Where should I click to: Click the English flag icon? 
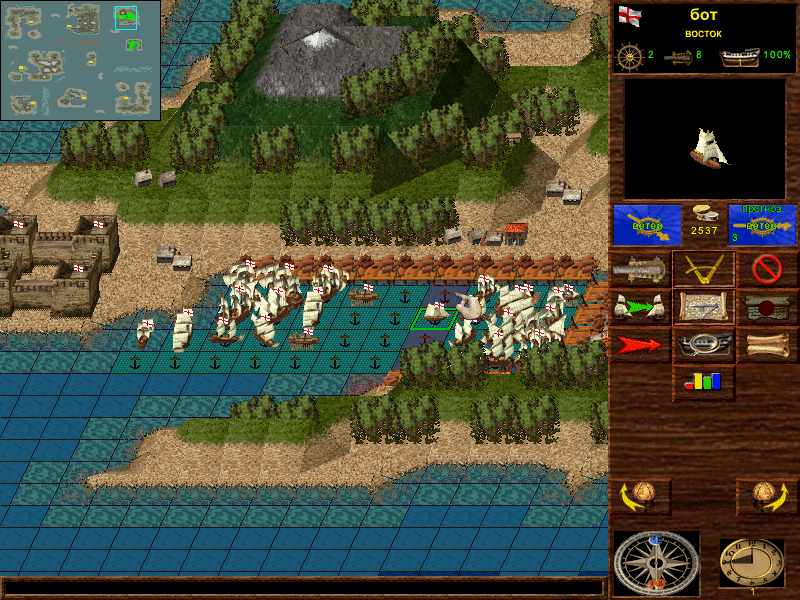pos(628,14)
